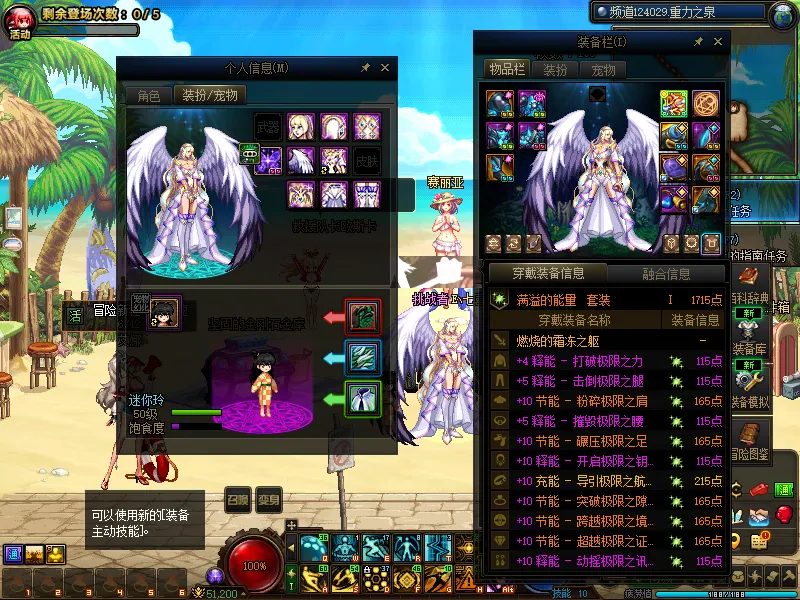This screenshot has height=600, width=800.
Task: Click the blonde hair avatar slot
Action: pos(301,127)
